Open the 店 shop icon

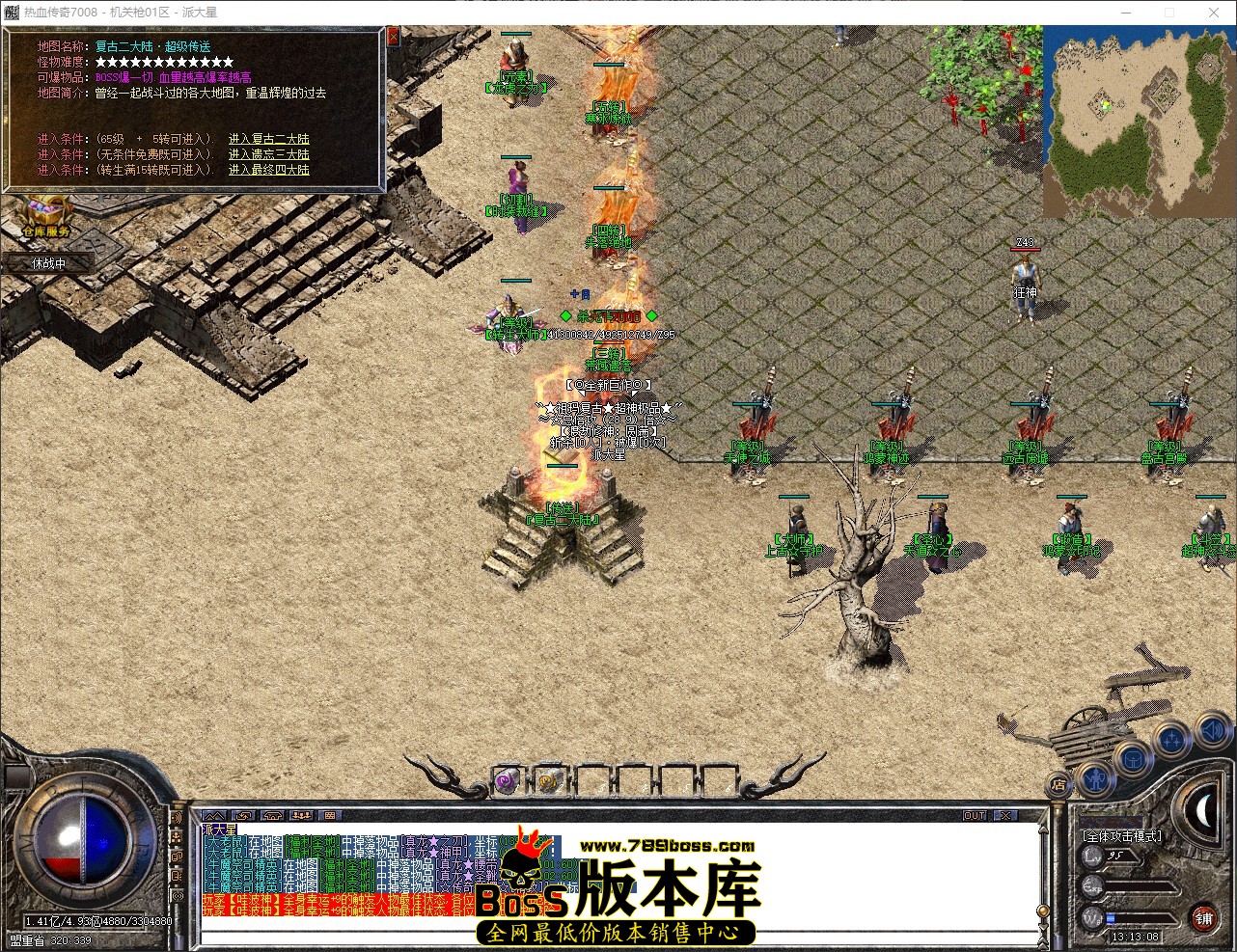click(x=1058, y=784)
